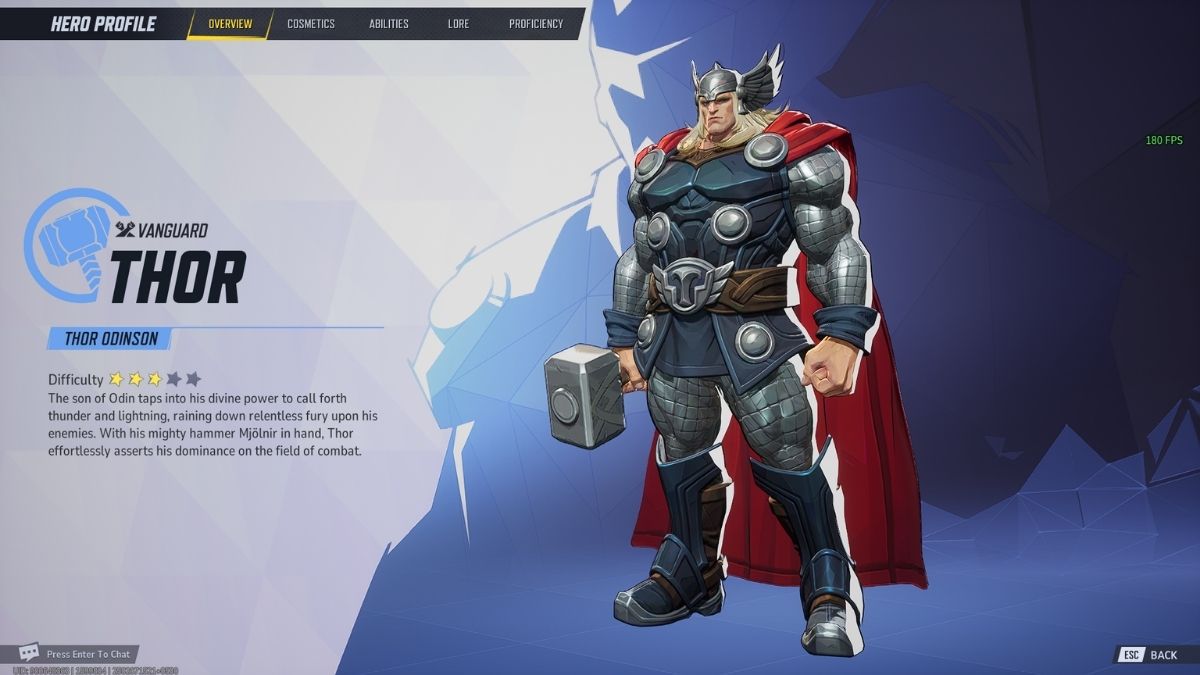Image resolution: width=1200 pixels, height=675 pixels.
Task: Click the Back button
Action: pyautogui.click(x=1152, y=655)
